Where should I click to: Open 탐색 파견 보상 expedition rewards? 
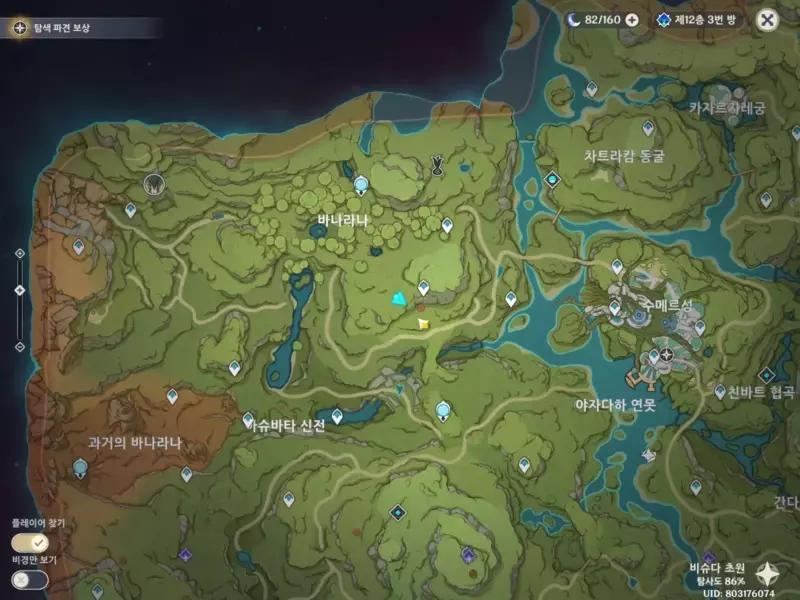tap(60, 27)
